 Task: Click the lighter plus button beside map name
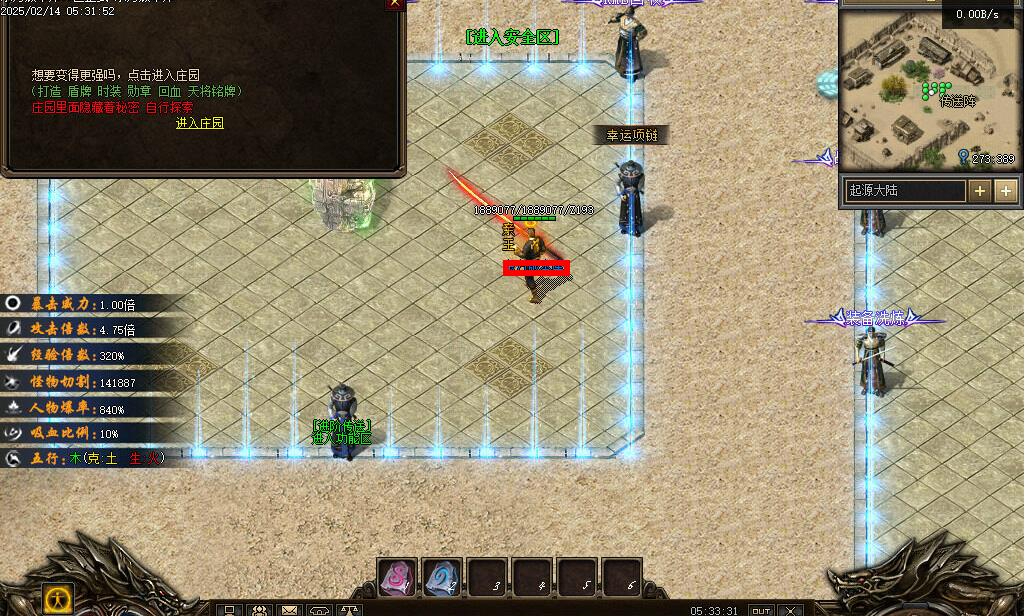(x=1006, y=190)
